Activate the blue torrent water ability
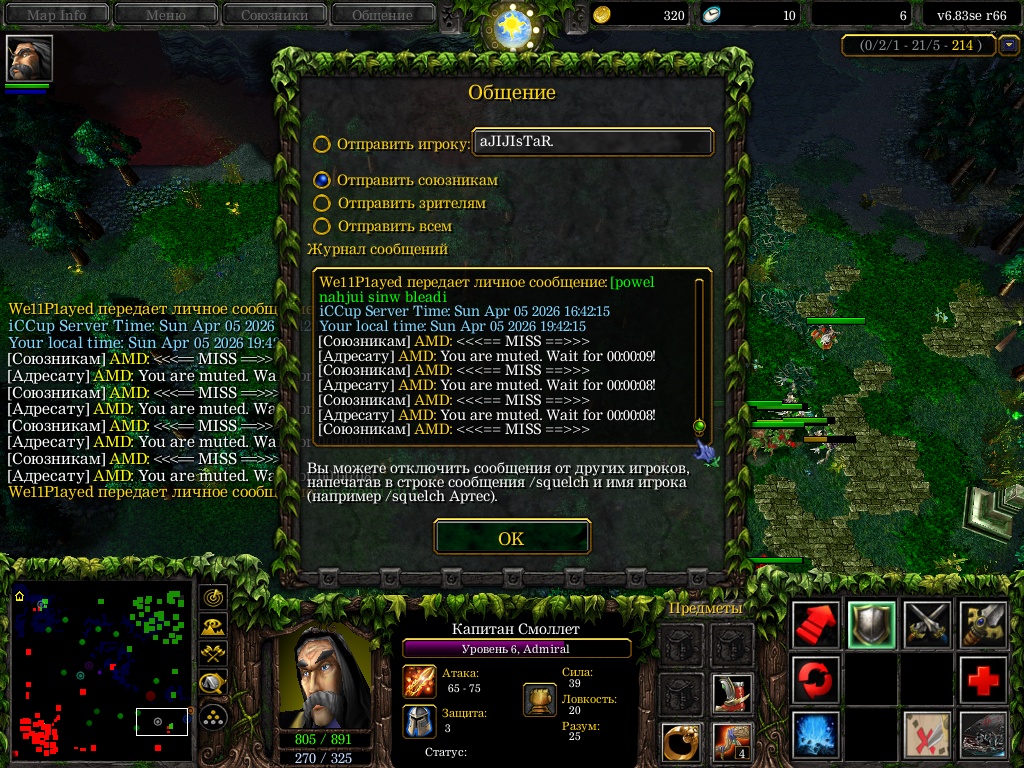The image size is (1024, 768). click(815, 736)
